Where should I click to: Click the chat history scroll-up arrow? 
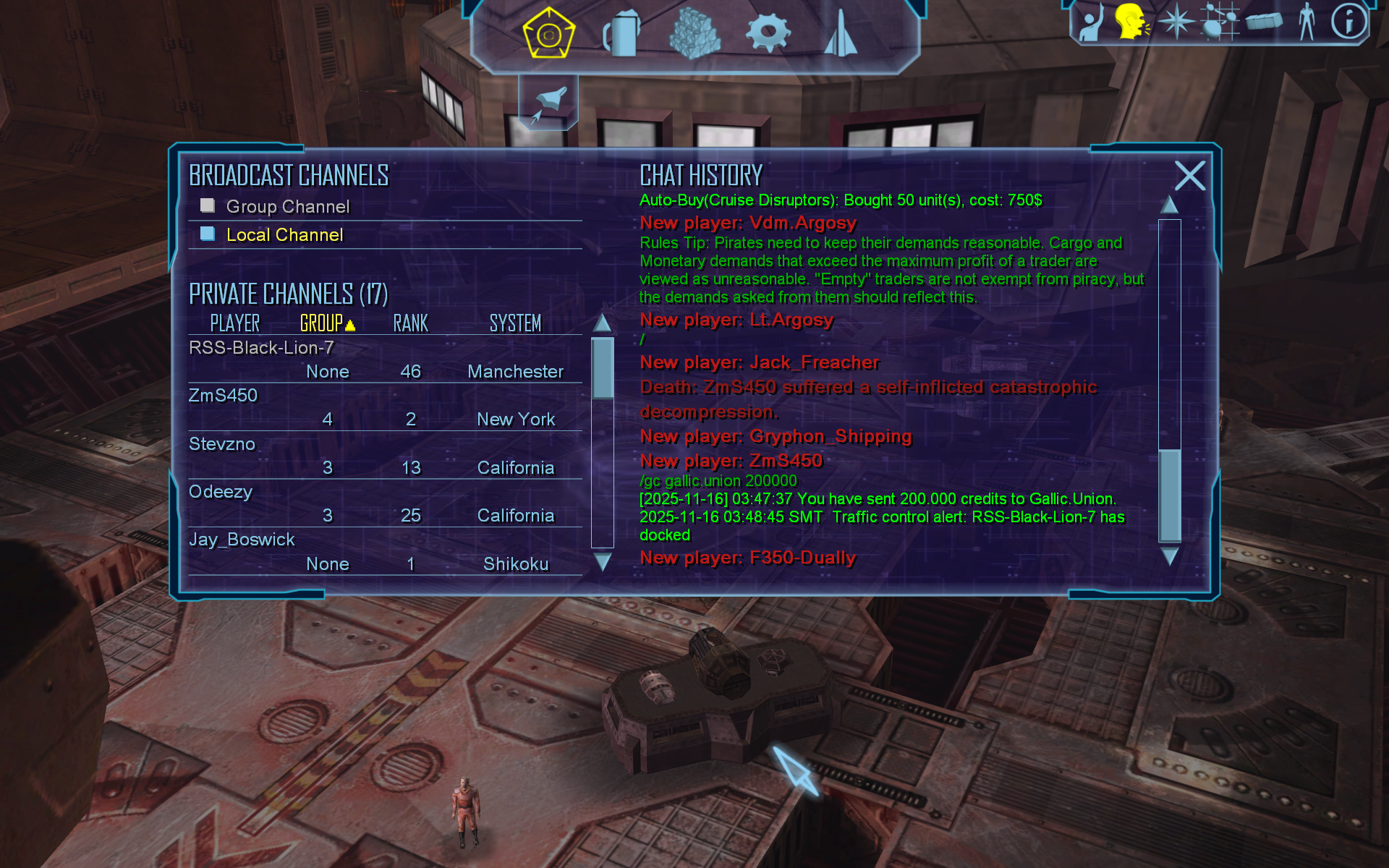tap(1169, 205)
